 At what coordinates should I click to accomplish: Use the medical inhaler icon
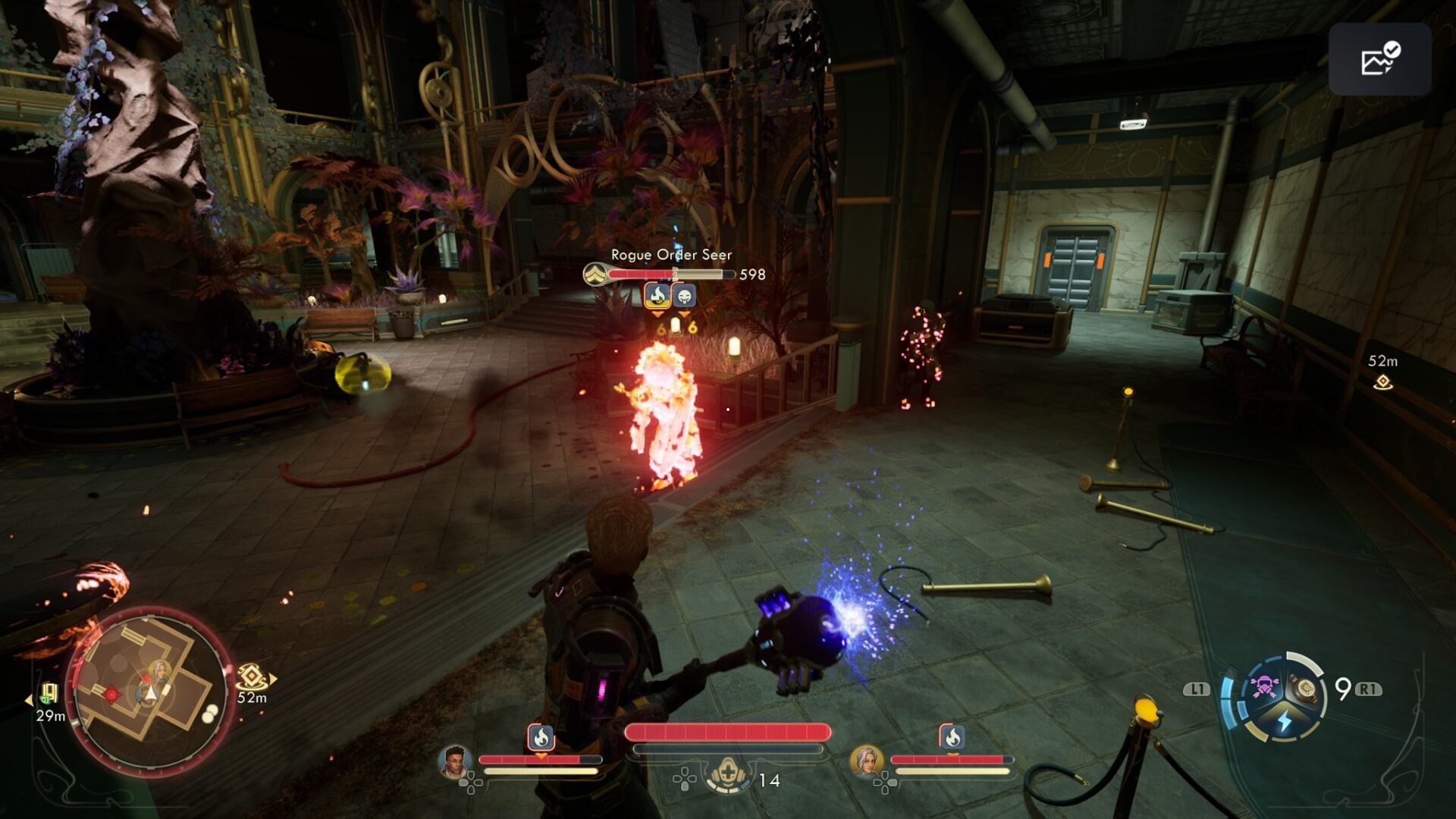(728, 777)
